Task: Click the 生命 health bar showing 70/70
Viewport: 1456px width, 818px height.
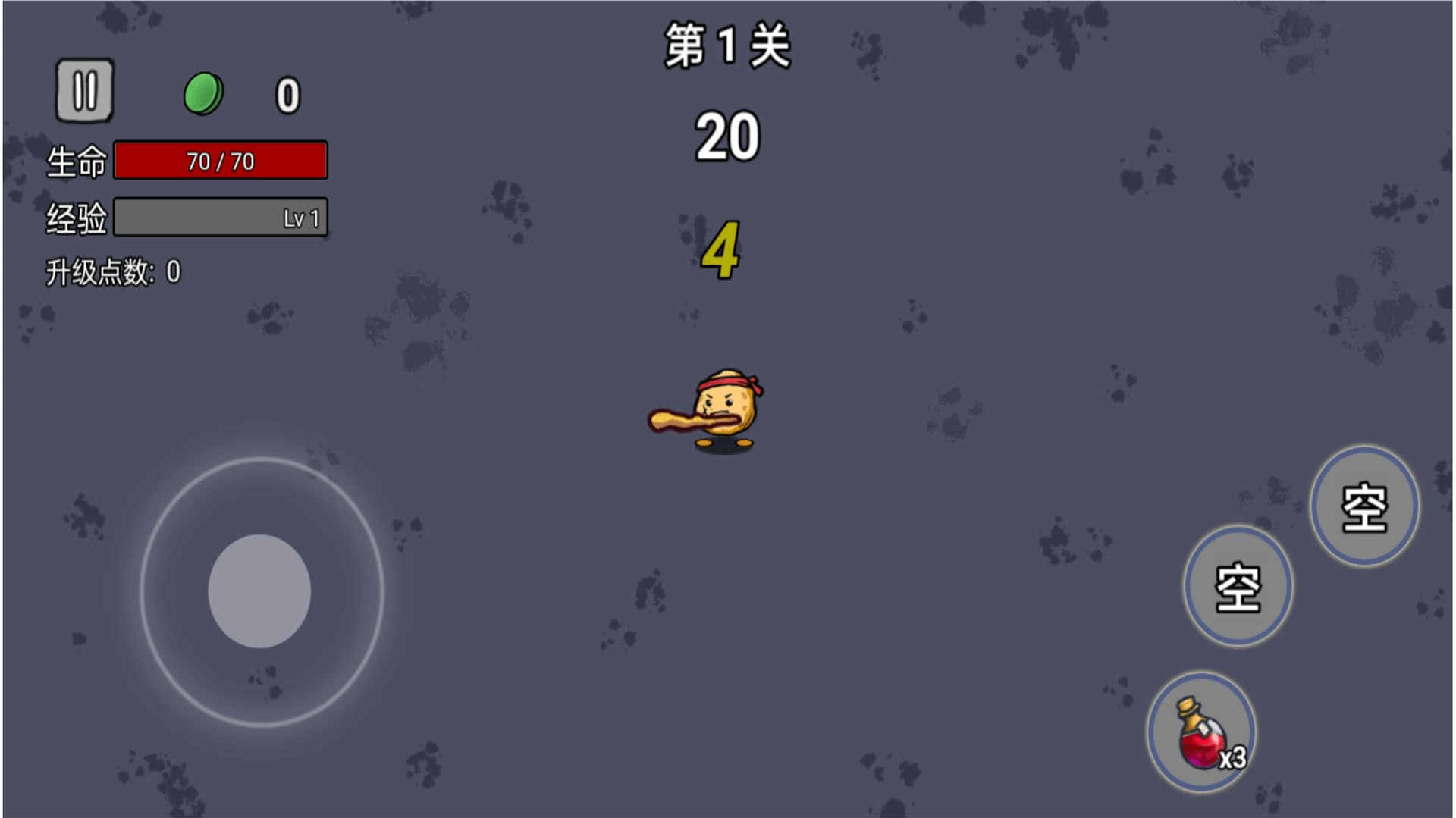Action: (220, 160)
